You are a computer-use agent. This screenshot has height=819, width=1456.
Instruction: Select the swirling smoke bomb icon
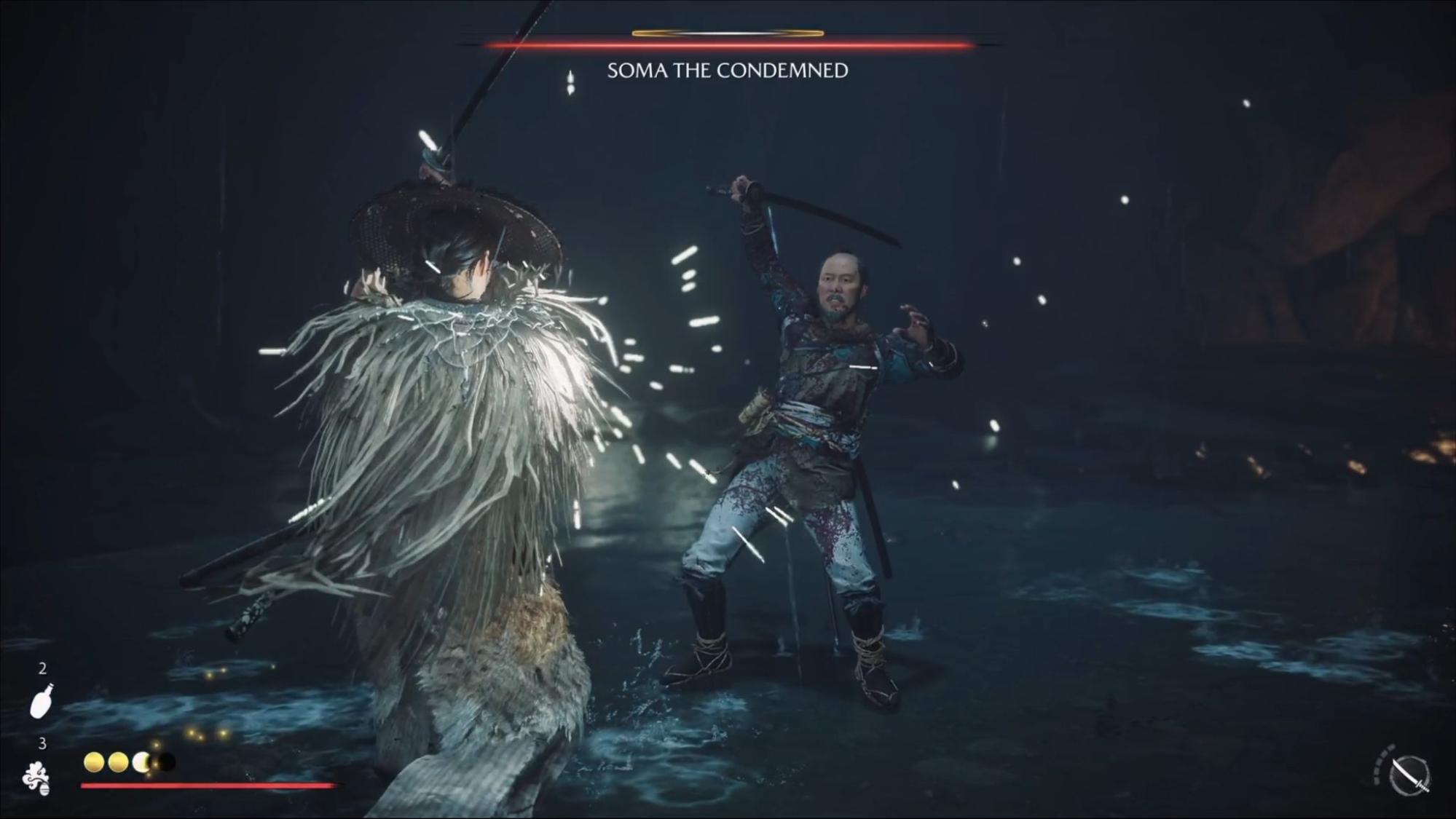point(36,778)
